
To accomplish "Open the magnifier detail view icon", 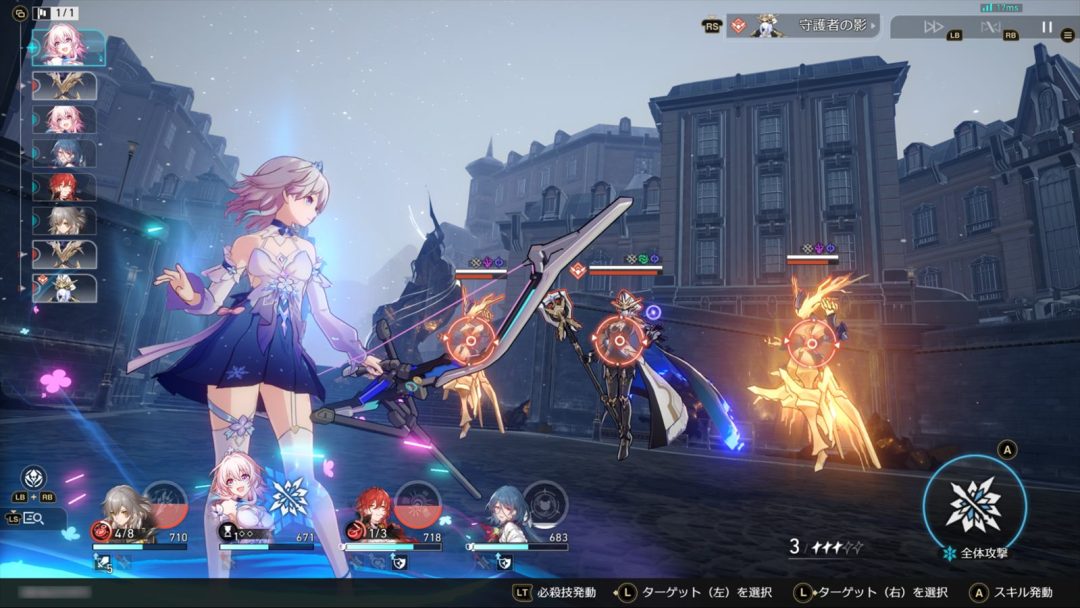I will pyautogui.click(x=33, y=518).
